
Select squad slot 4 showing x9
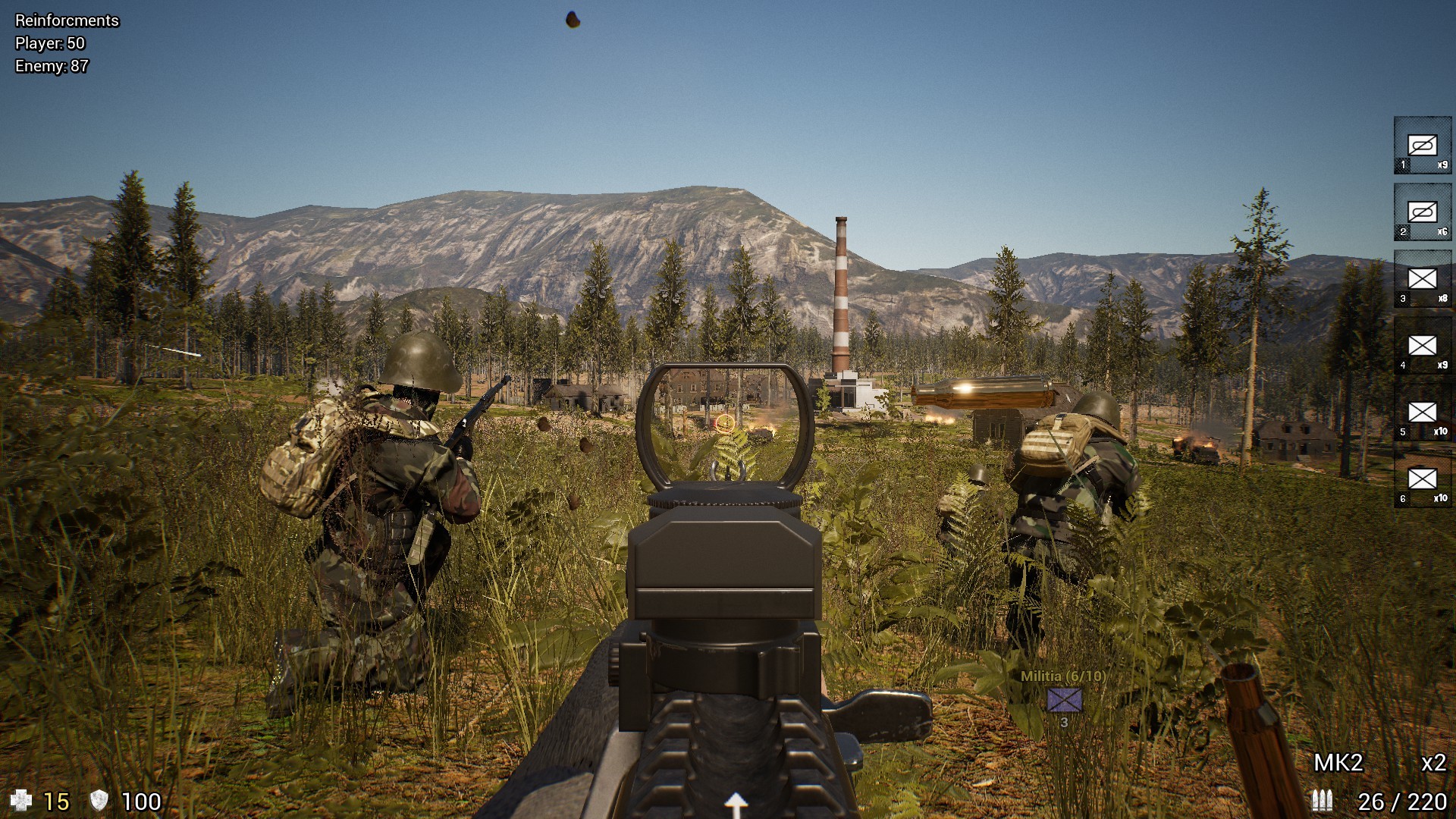(x=1422, y=347)
